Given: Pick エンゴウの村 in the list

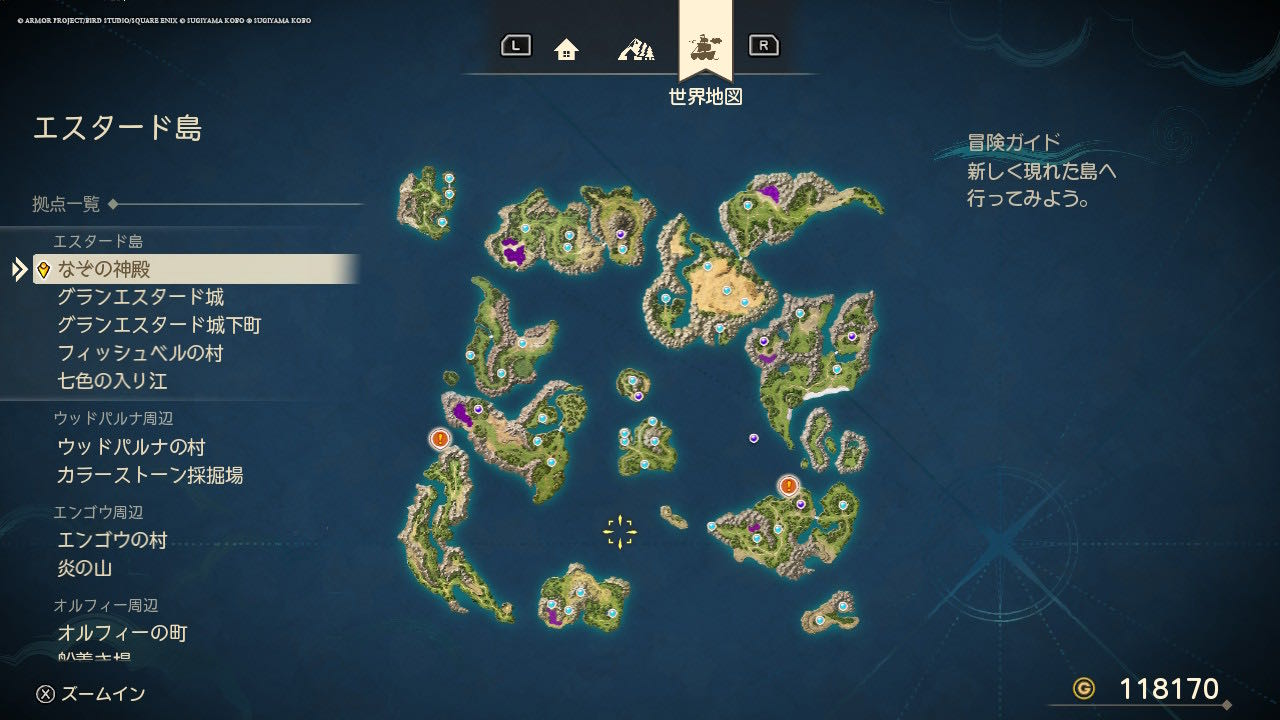Looking at the screenshot, I should (x=112, y=541).
